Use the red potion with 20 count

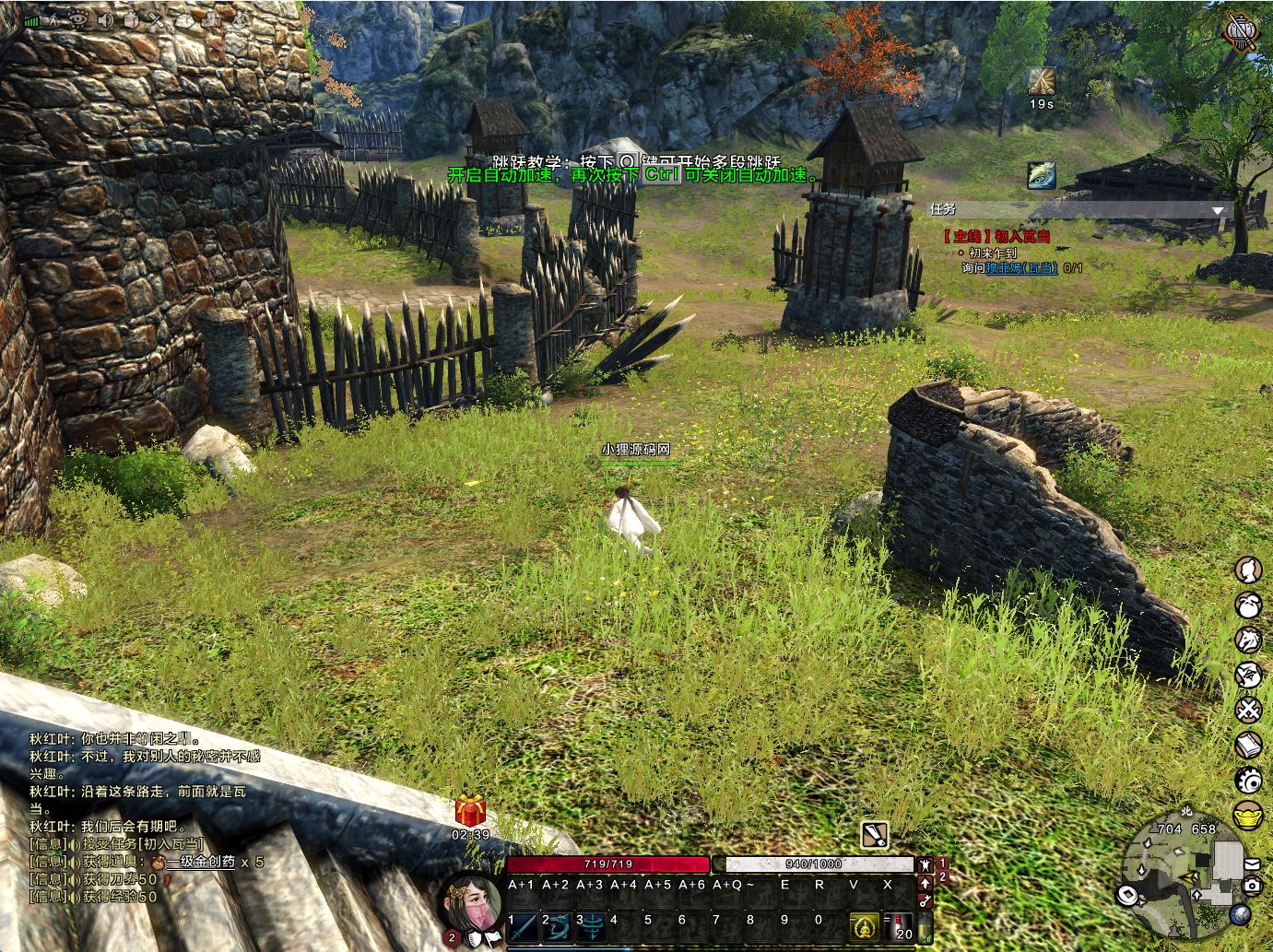click(900, 925)
